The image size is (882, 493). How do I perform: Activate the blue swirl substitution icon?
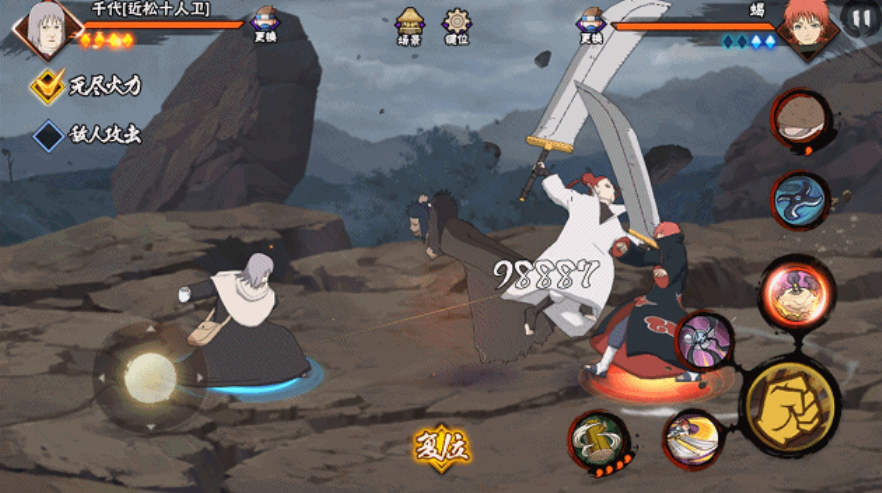point(801,199)
